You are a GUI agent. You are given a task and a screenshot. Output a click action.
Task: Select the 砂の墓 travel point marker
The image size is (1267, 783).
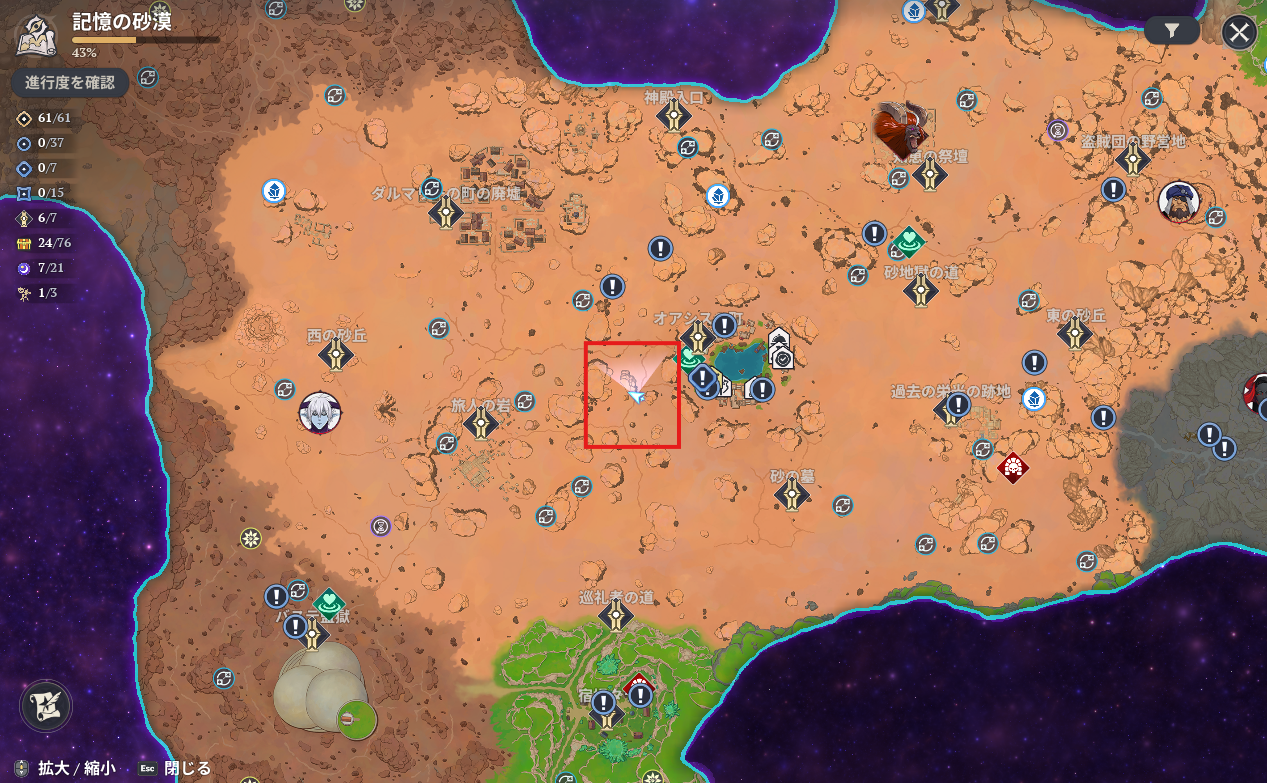pyautogui.click(x=793, y=493)
